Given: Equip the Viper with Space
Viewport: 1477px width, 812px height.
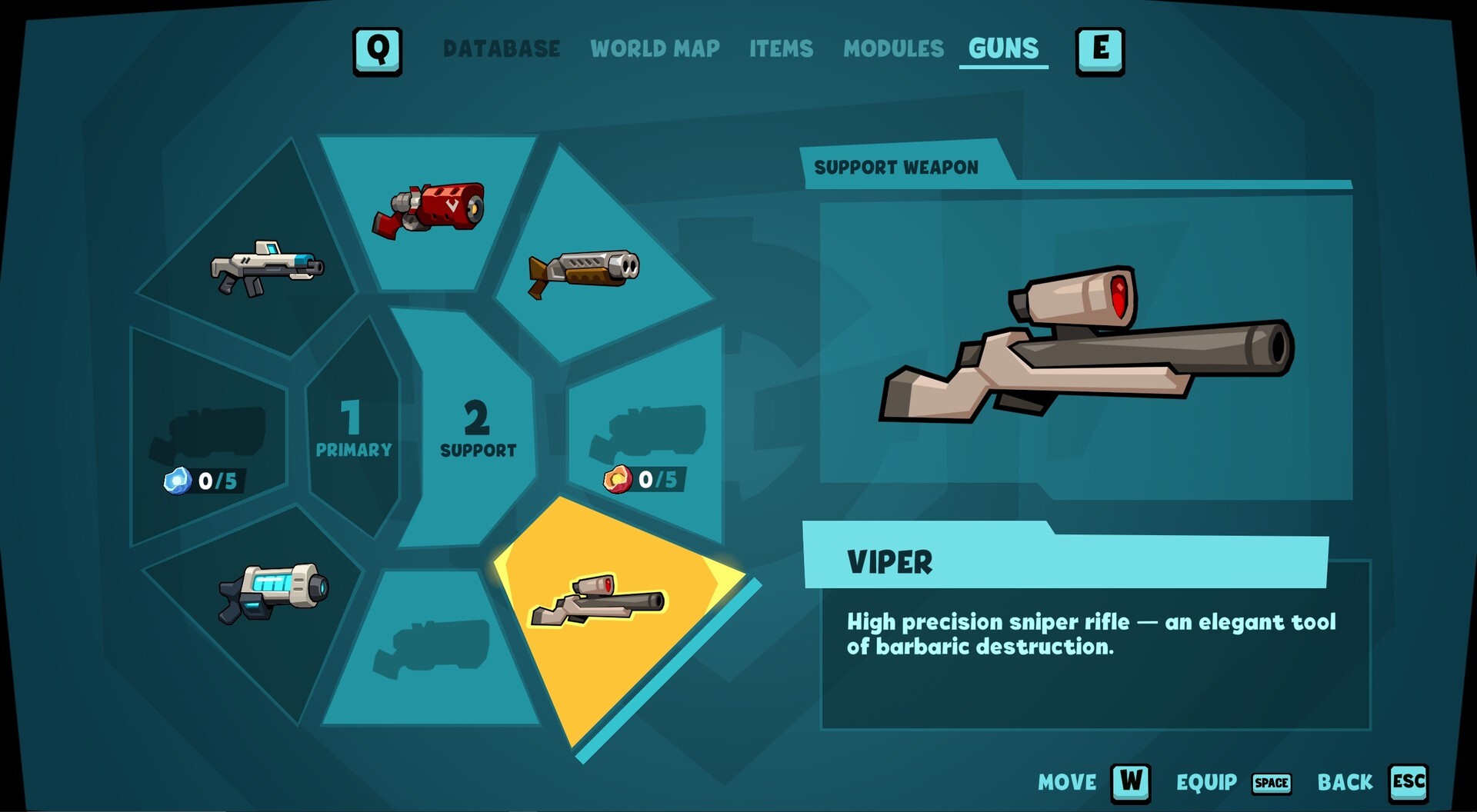Looking at the screenshot, I should [x=1271, y=784].
